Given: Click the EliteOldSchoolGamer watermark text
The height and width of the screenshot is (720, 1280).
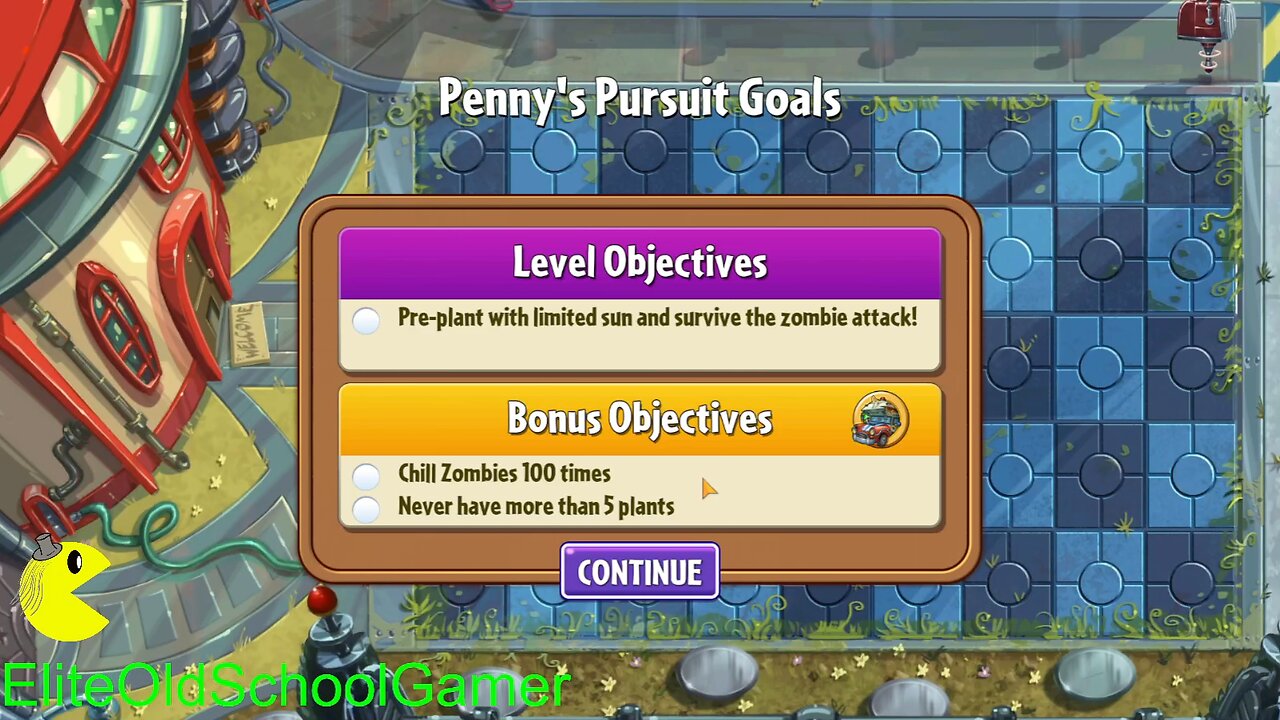Looking at the screenshot, I should [x=283, y=686].
